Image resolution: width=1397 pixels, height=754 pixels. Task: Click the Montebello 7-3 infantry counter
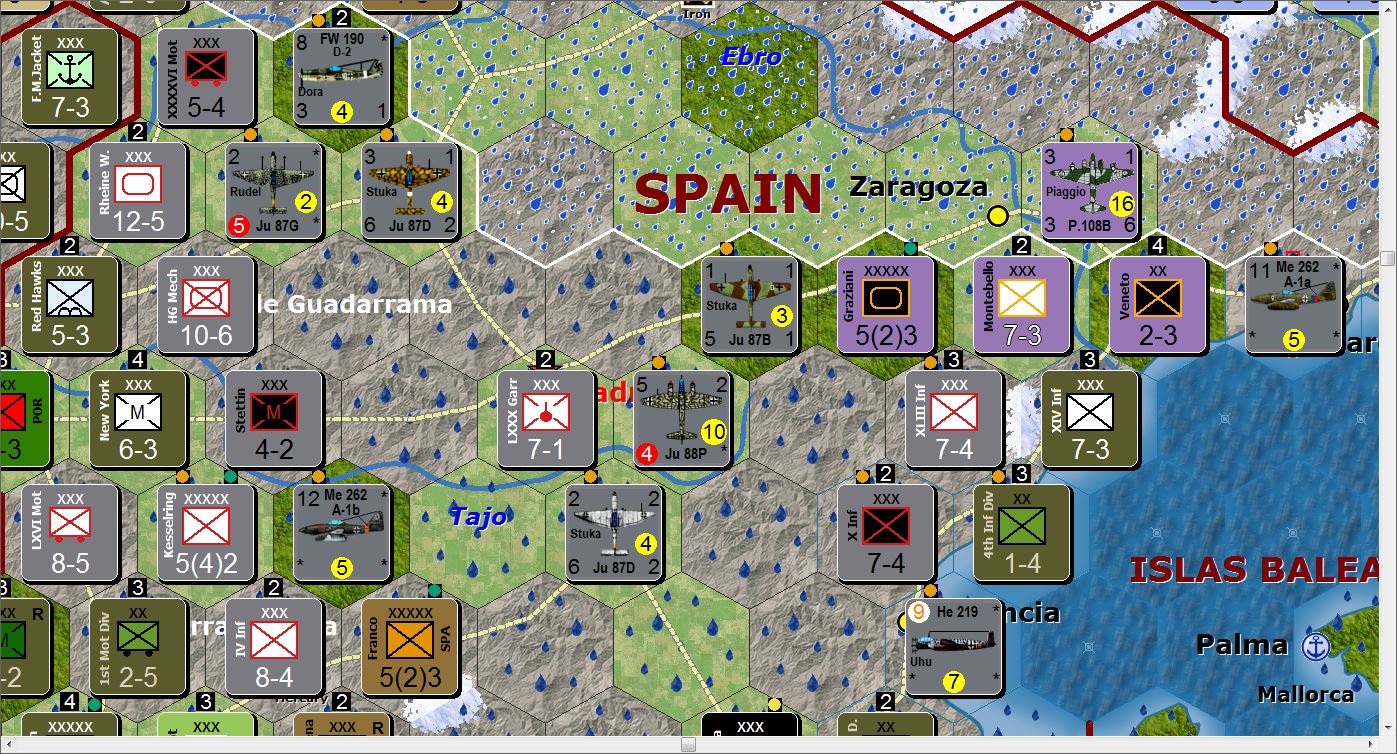1021,305
